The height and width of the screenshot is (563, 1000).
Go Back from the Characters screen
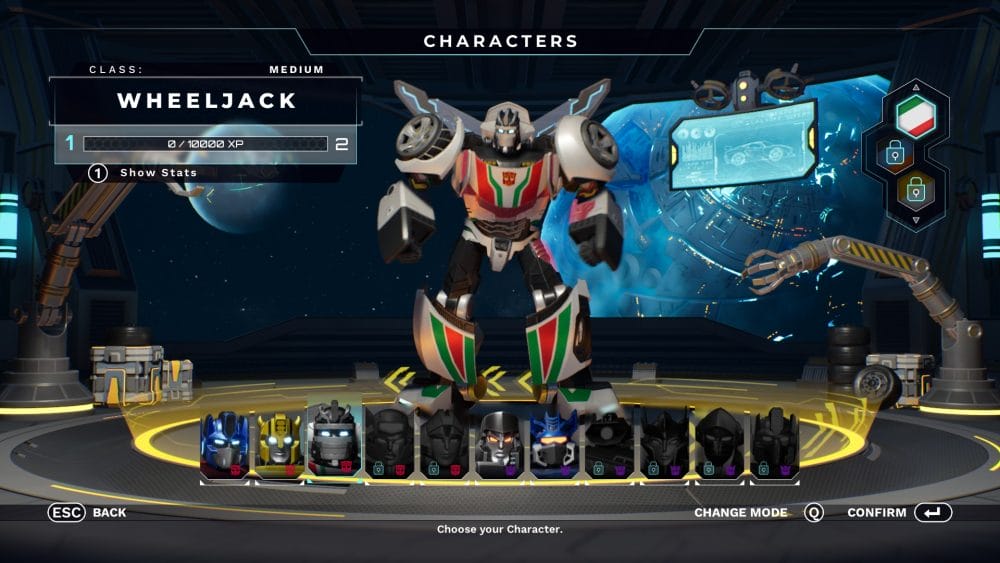[88, 513]
